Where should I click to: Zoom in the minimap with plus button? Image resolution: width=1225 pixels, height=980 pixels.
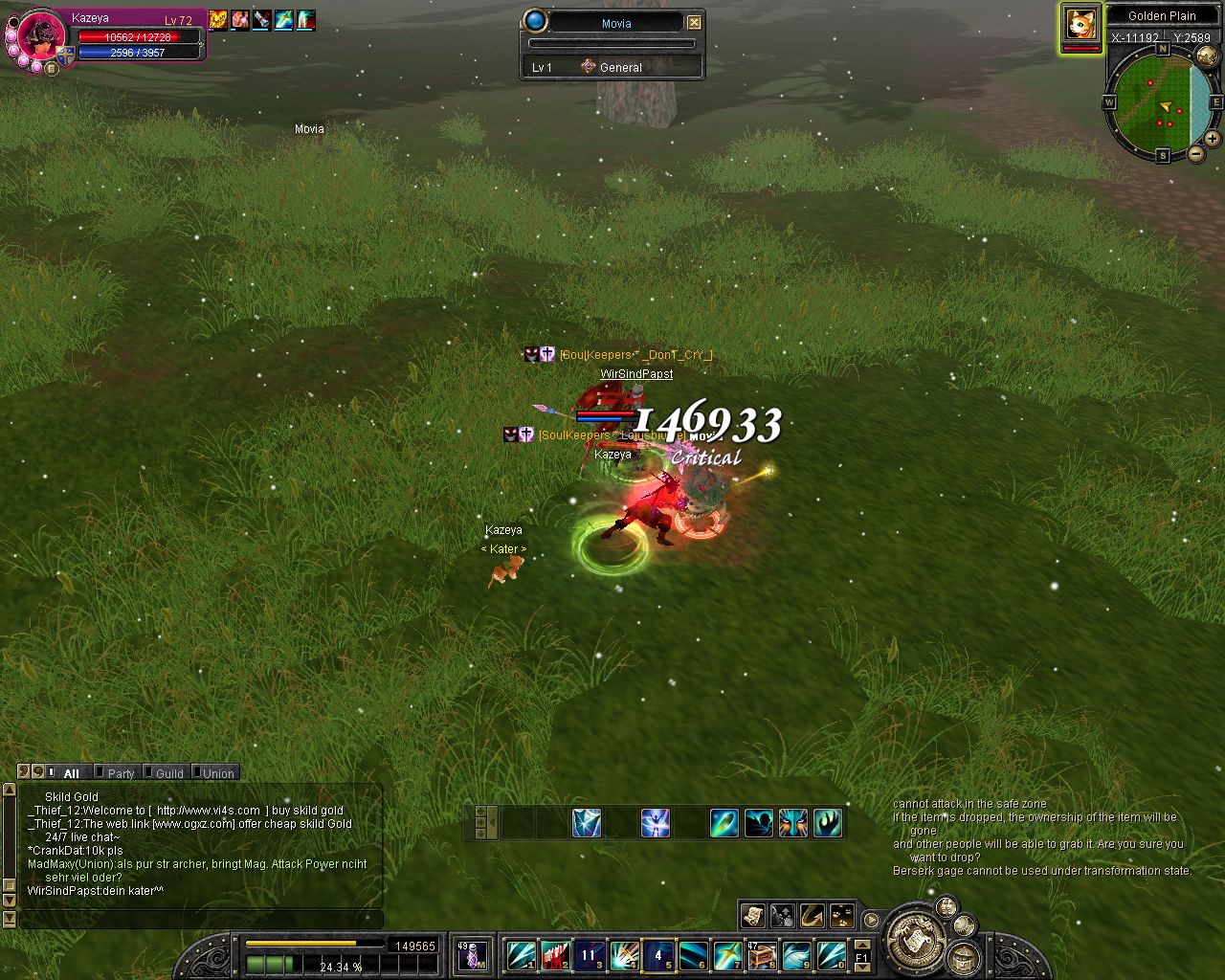coord(1212,139)
